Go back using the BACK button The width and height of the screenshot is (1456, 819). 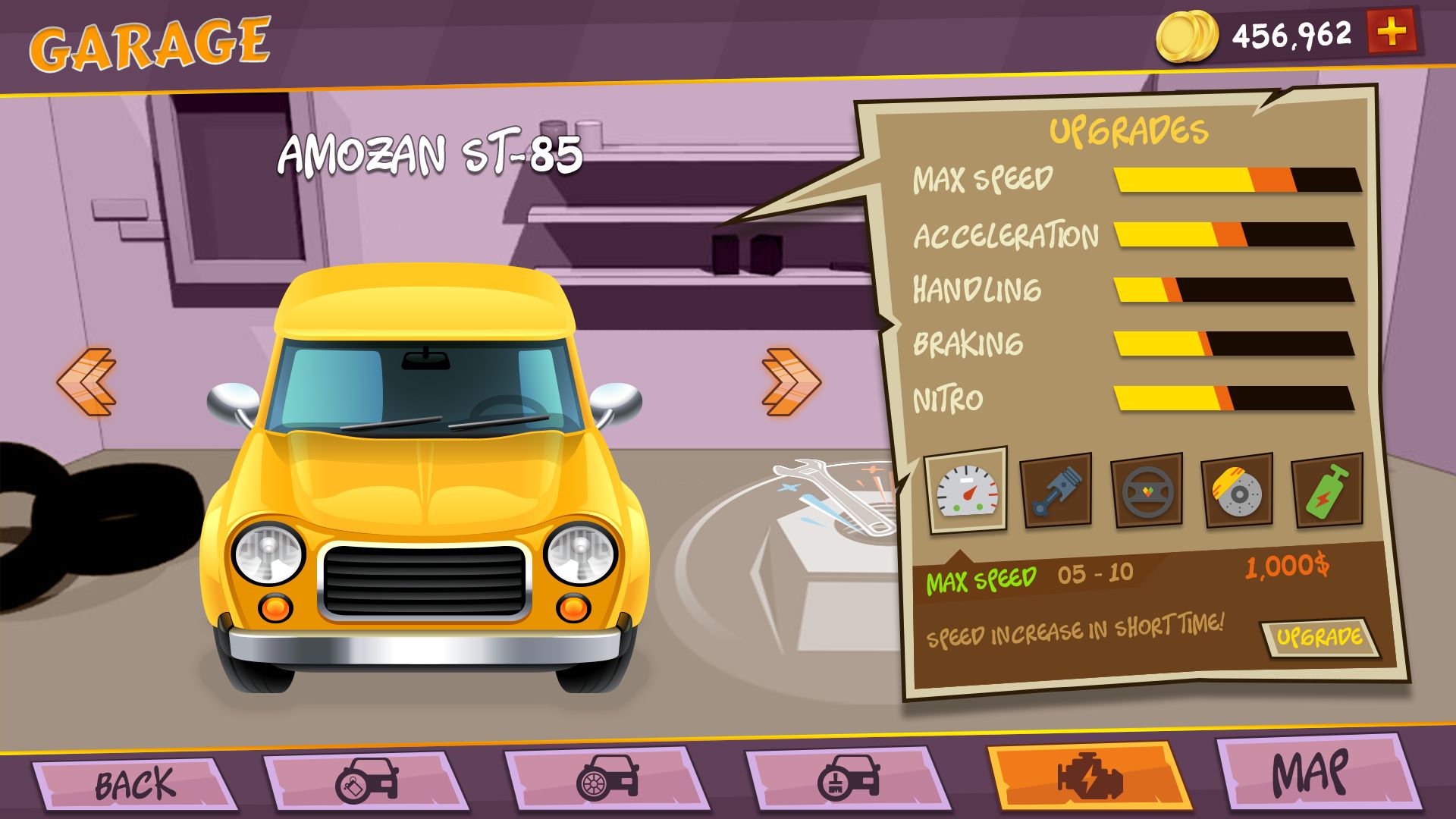click(x=134, y=783)
